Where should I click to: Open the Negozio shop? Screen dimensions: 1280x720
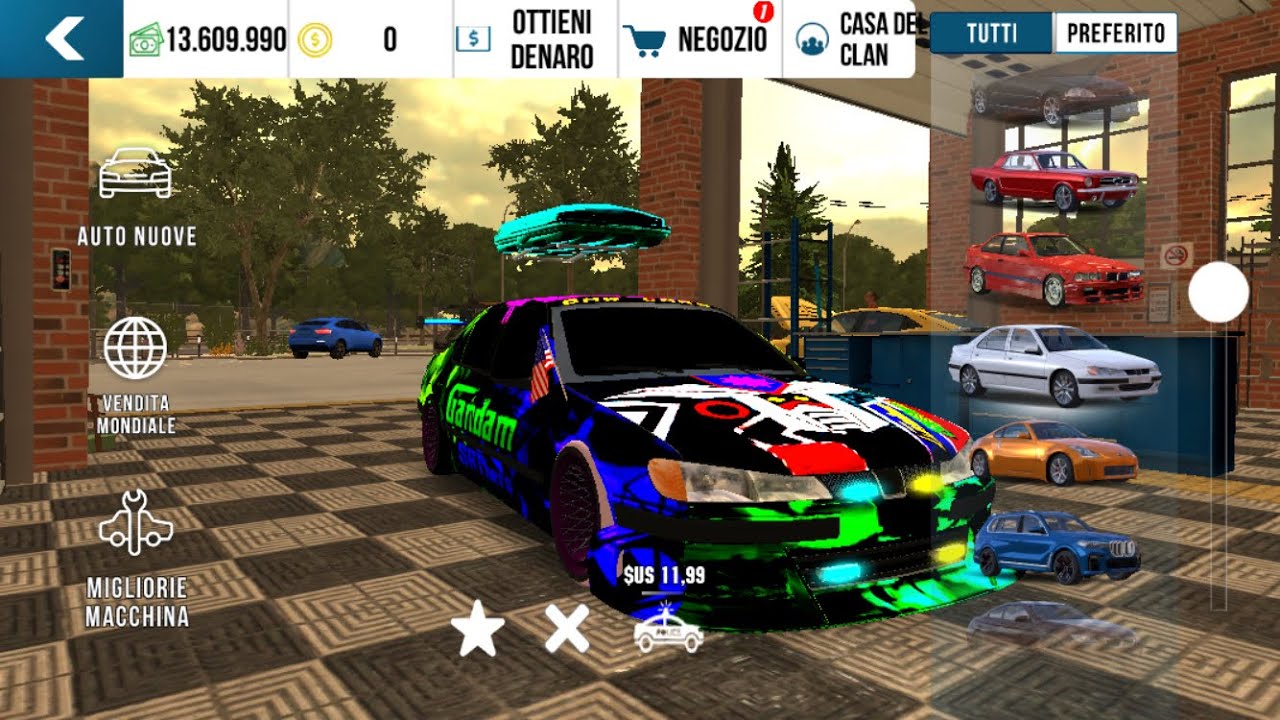[x=700, y=39]
